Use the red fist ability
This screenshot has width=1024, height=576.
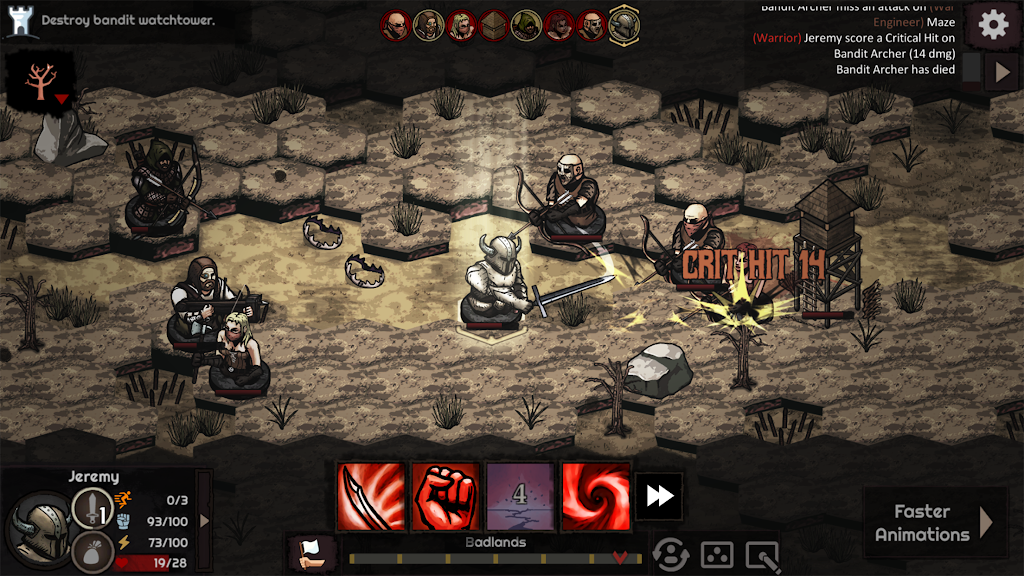(445, 496)
